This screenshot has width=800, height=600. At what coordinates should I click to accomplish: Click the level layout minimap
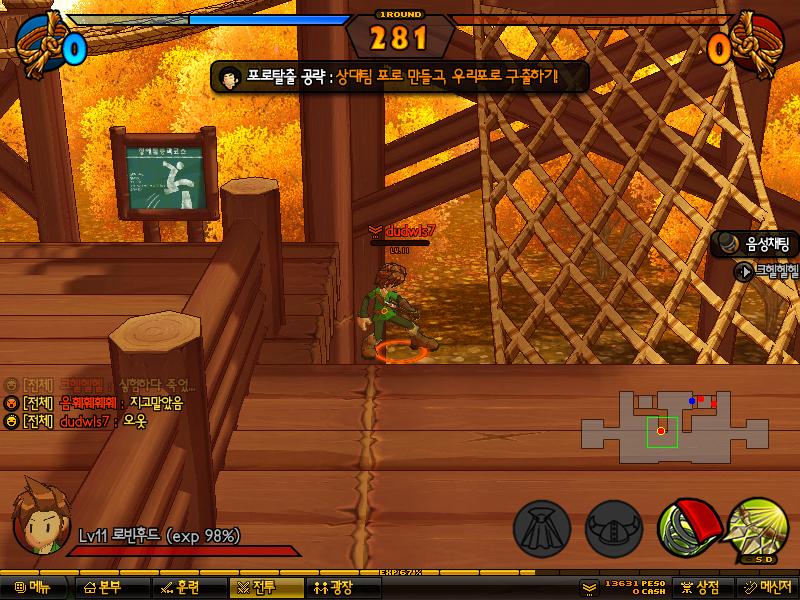click(664, 427)
